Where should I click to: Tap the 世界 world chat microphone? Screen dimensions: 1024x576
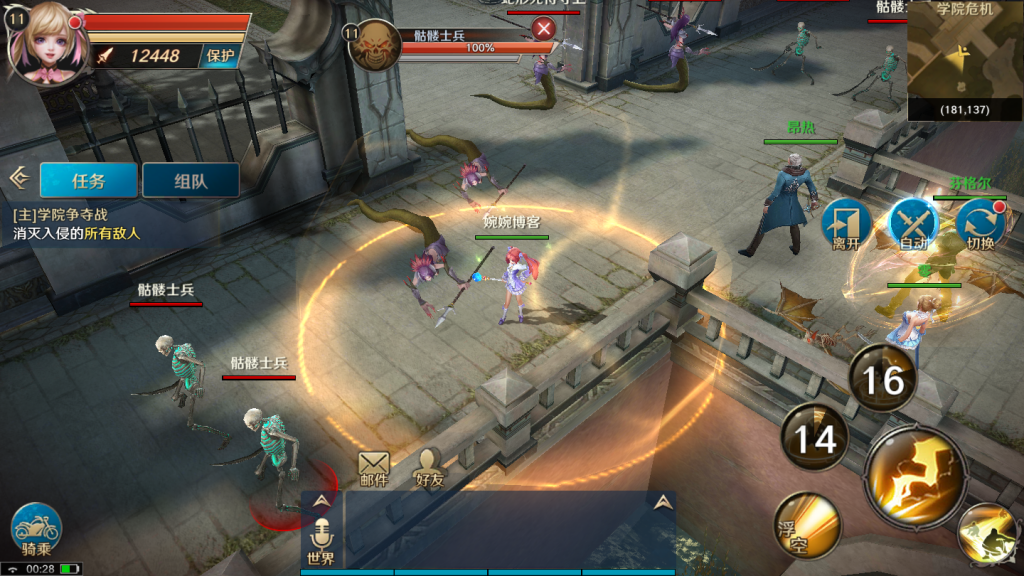(x=321, y=540)
